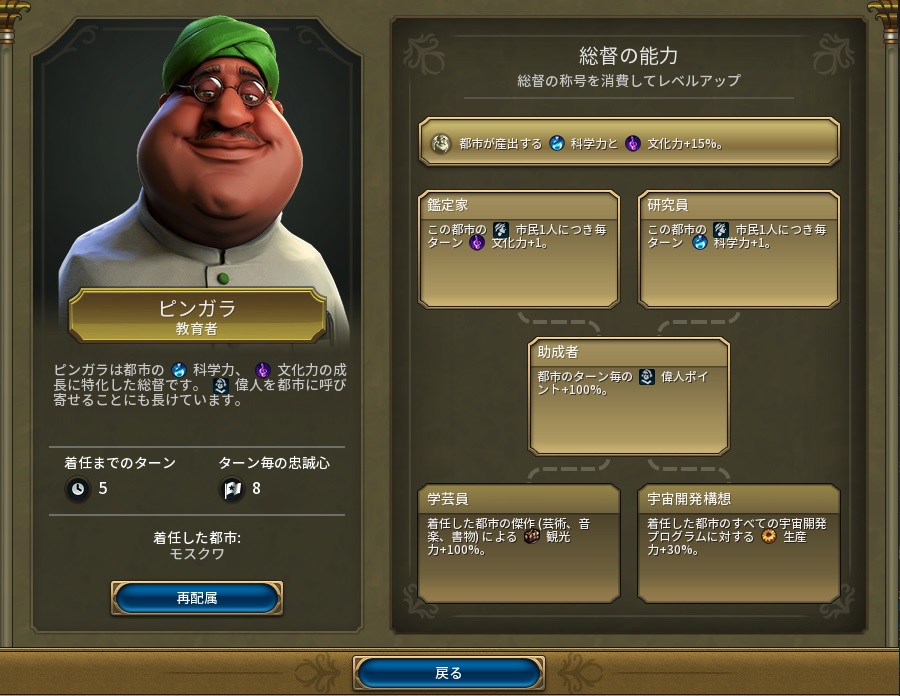
Task: Go back with the 戻る button
Action: (449, 673)
